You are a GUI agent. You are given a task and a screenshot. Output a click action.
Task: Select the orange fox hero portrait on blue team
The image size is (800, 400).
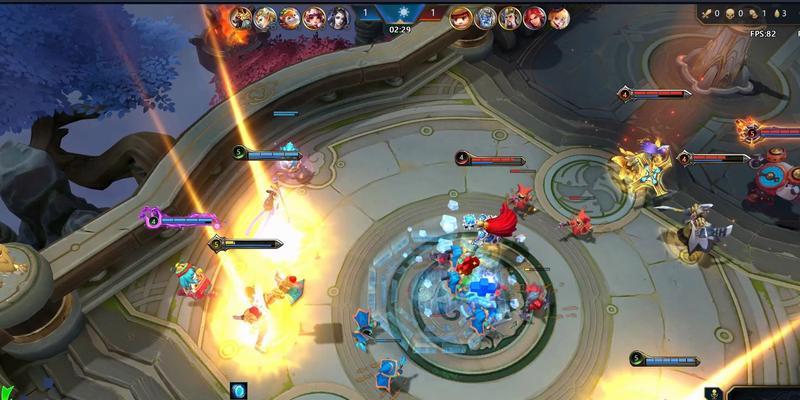point(288,16)
